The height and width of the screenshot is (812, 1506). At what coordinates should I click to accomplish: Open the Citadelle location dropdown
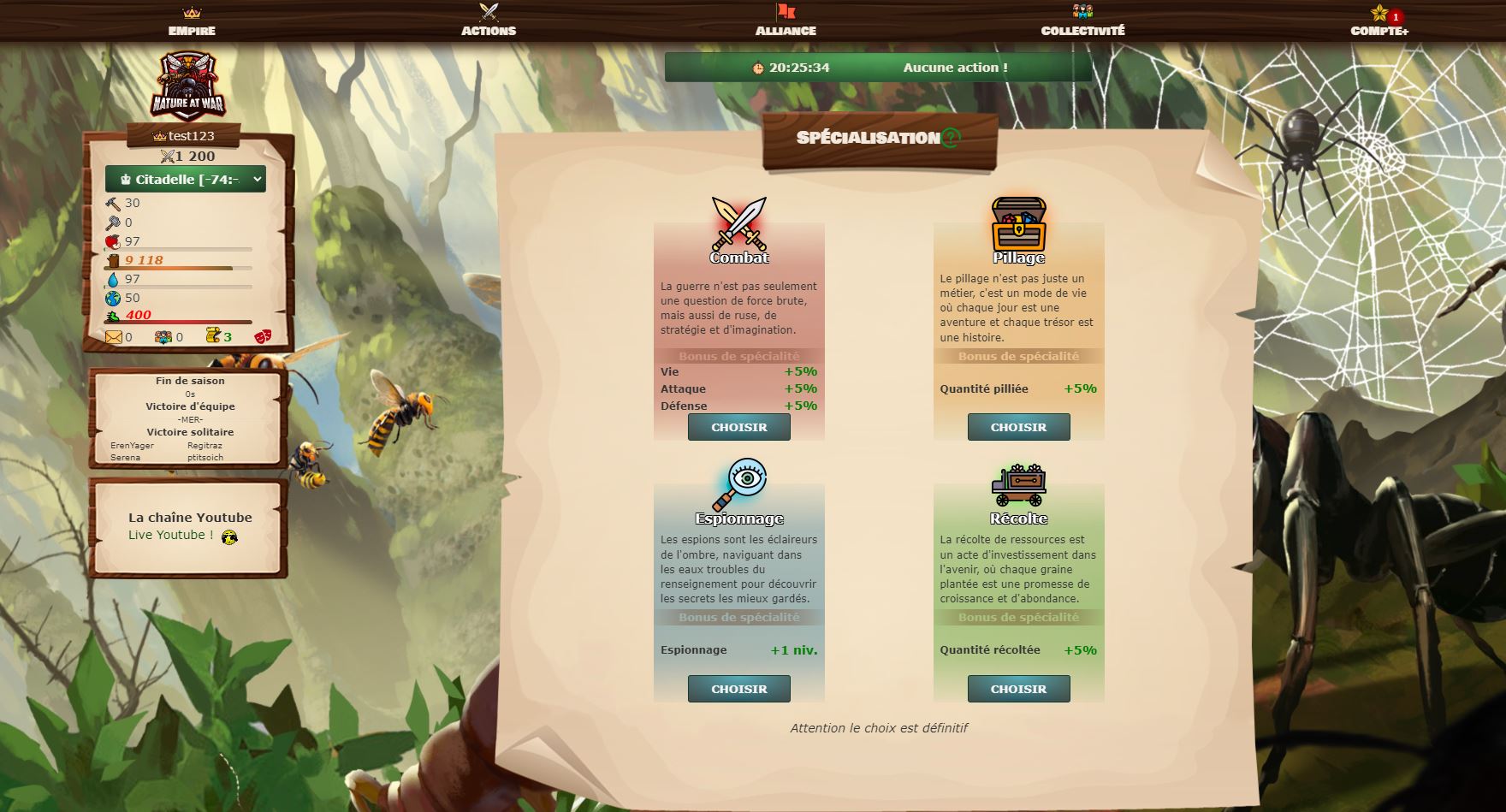185,180
